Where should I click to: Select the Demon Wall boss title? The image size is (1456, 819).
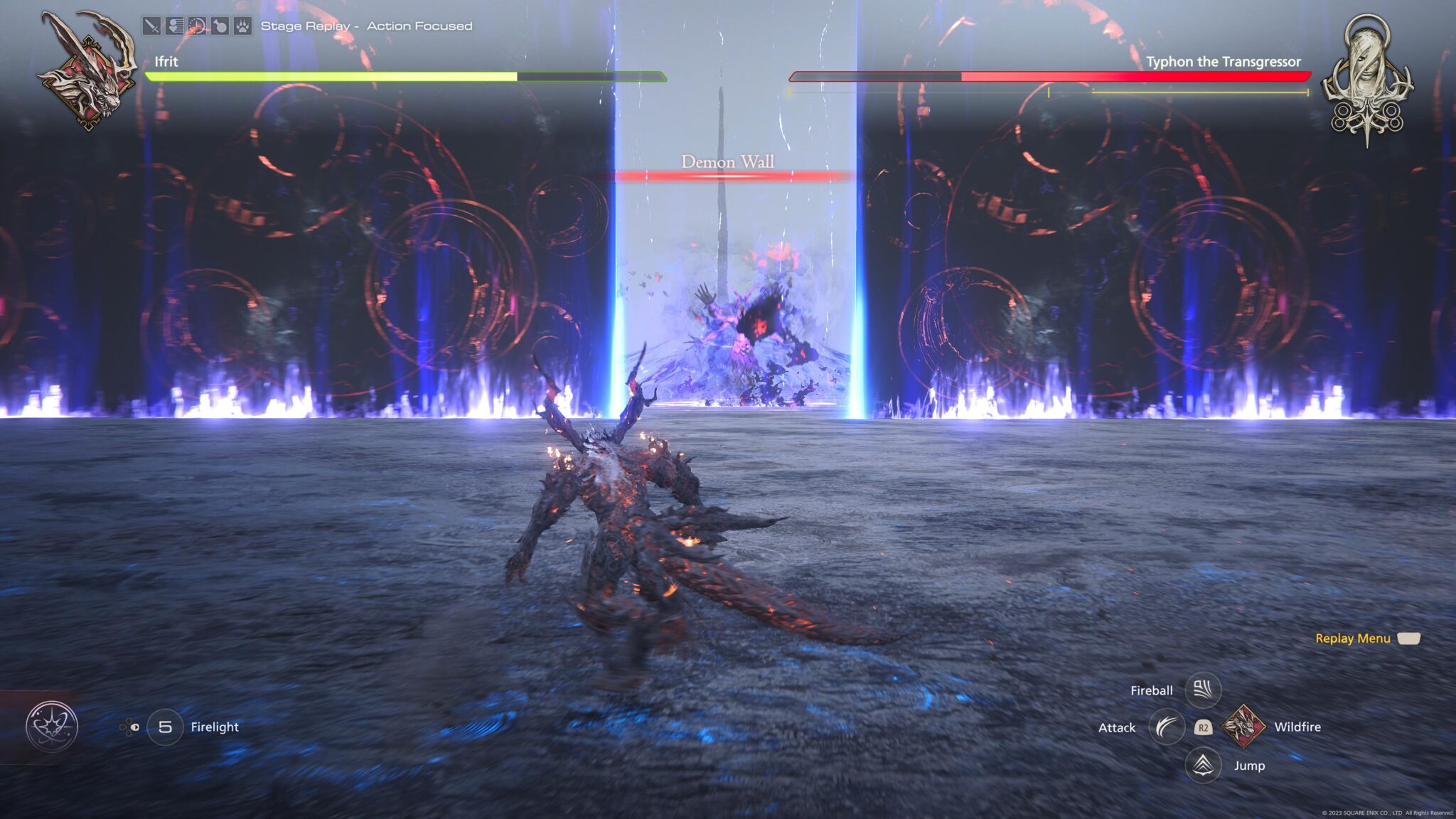point(728,162)
